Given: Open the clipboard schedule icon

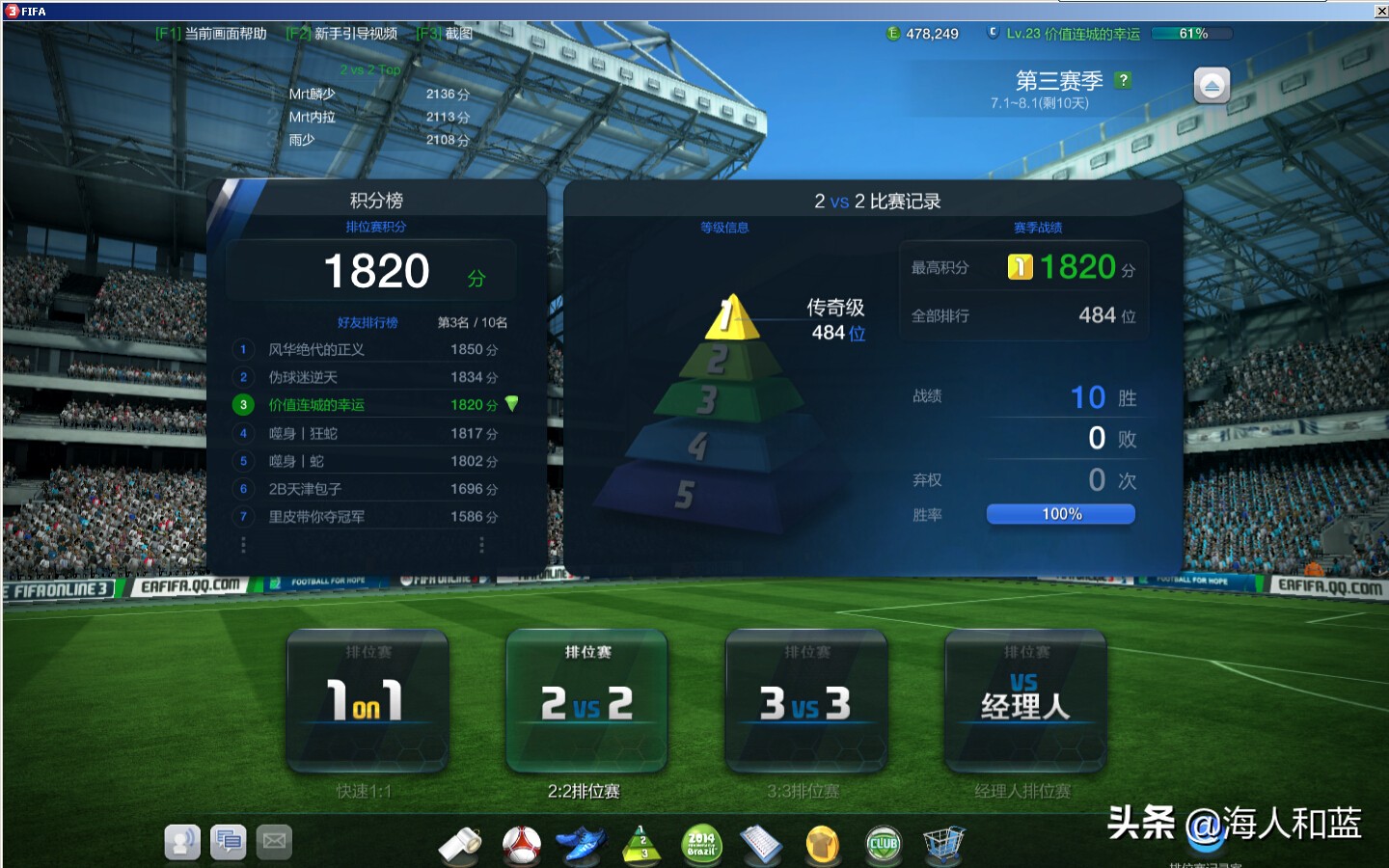Looking at the screenshot, I should click(x=762, y=843).
